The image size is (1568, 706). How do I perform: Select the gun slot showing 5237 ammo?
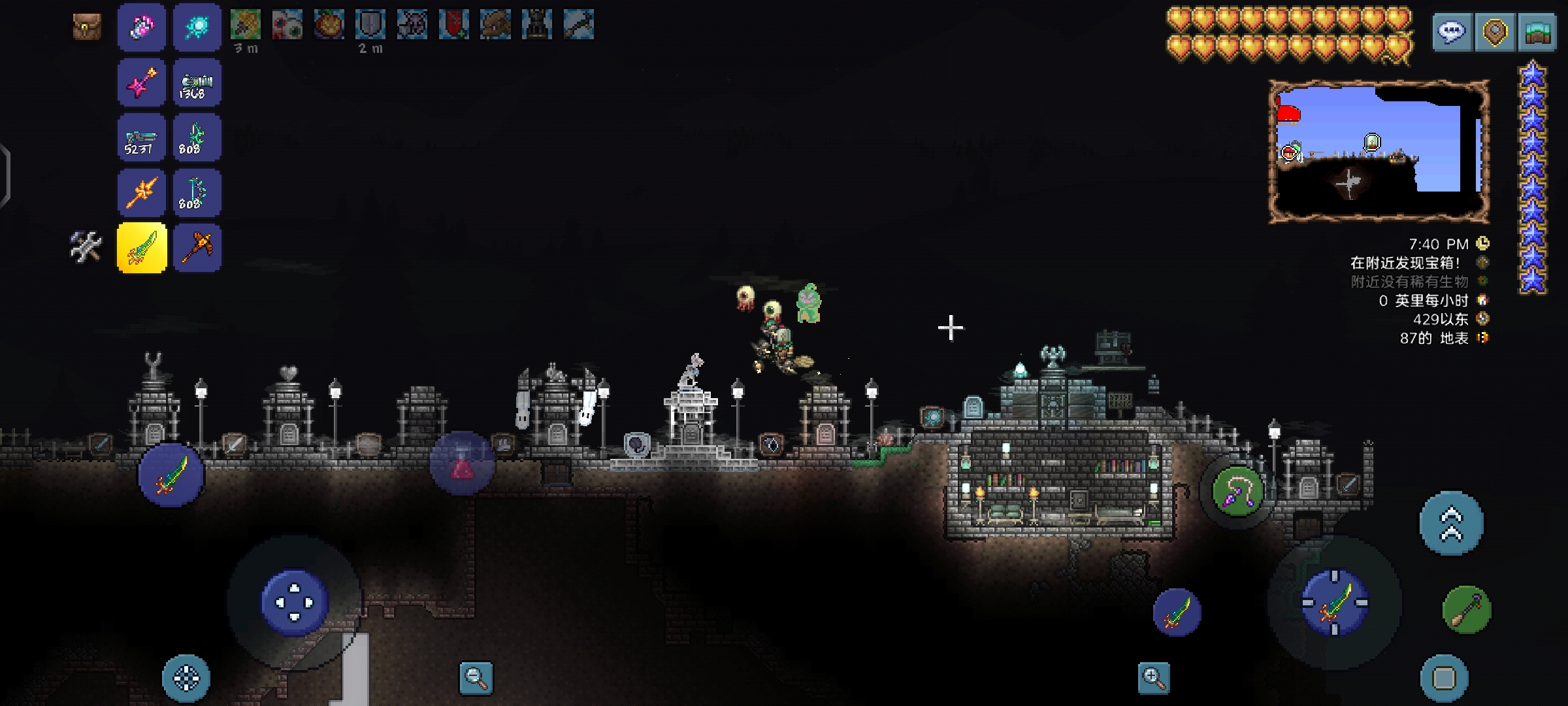(142, 138)
